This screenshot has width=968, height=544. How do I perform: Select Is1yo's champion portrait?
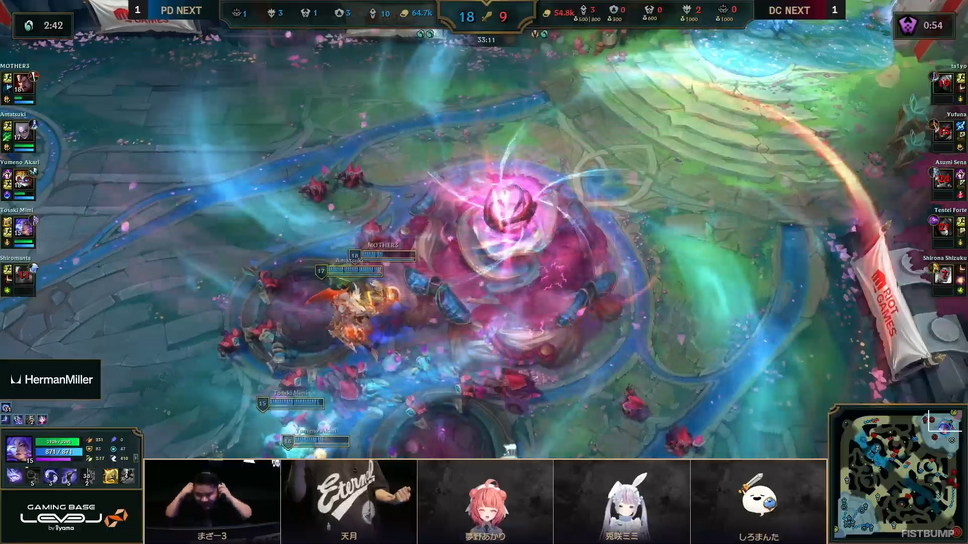pos(944,86)
